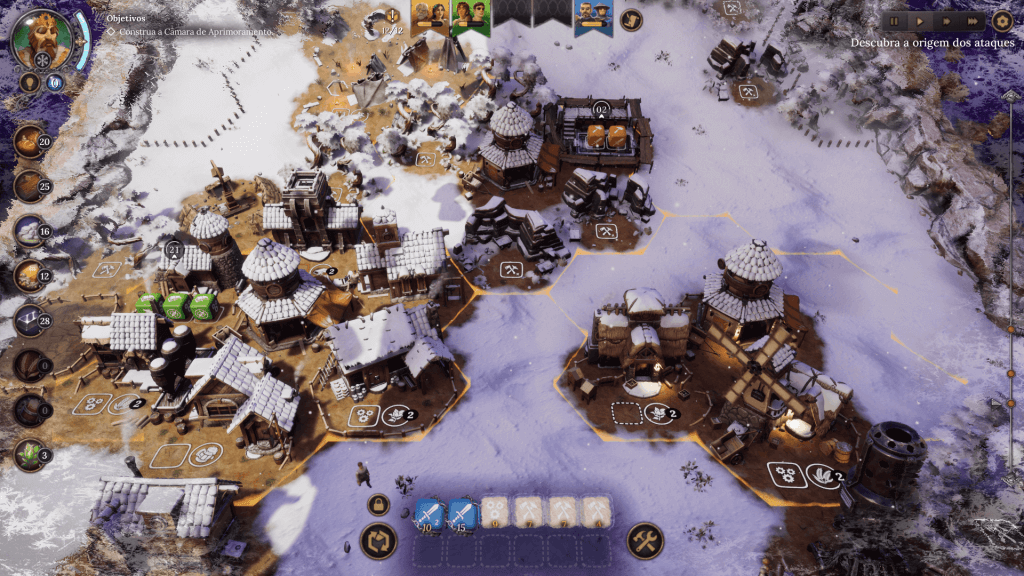Viewport: 1024px width, 576px height.
Task: Select the blue banner with two hatted men
Action: pos(593,16)
